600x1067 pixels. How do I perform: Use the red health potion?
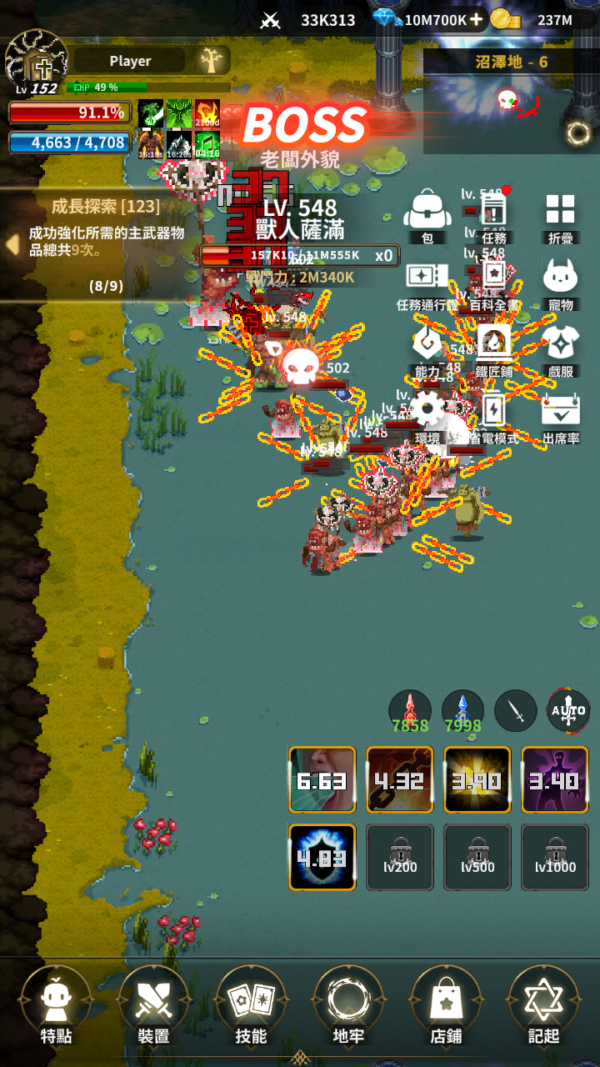[x=410, y=709]
